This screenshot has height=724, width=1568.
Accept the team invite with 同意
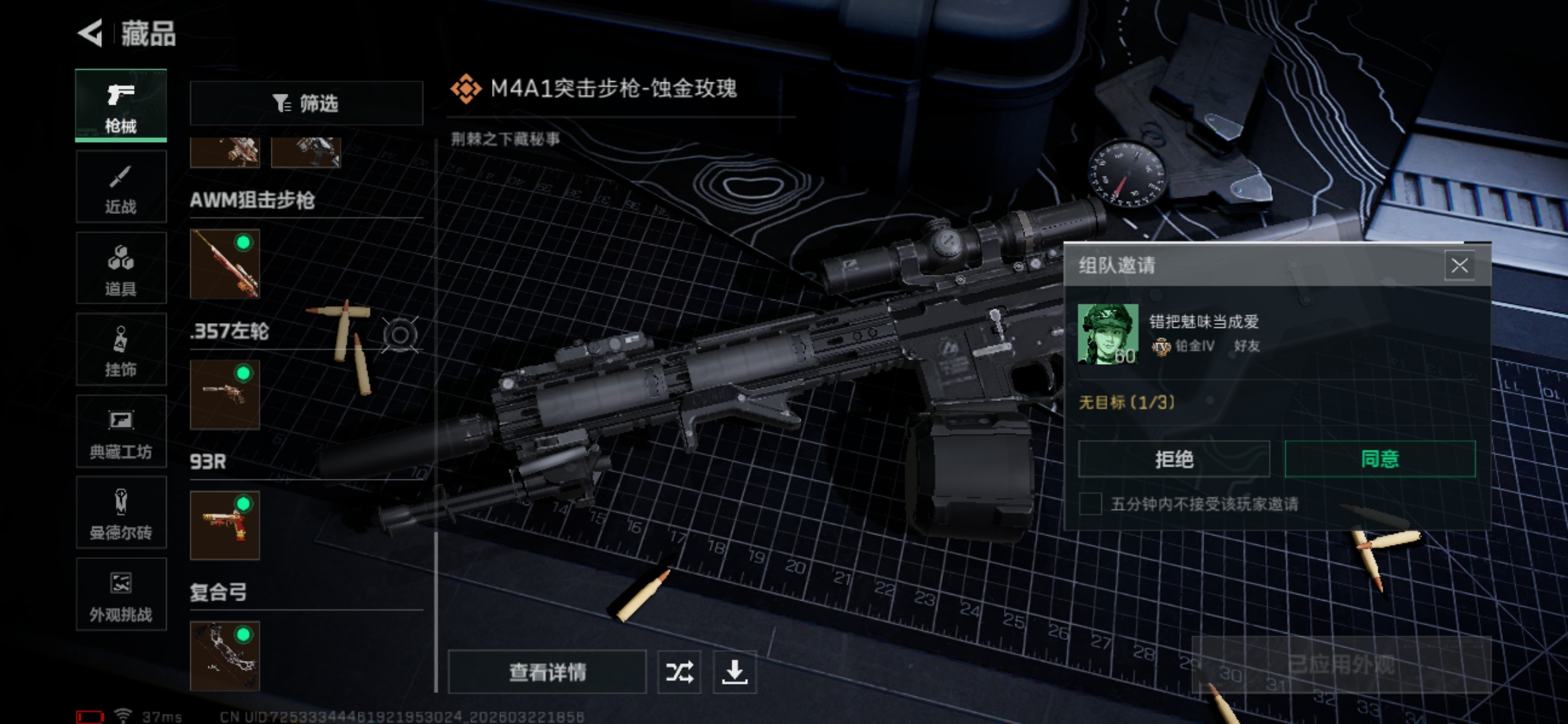click(1380, 459)
